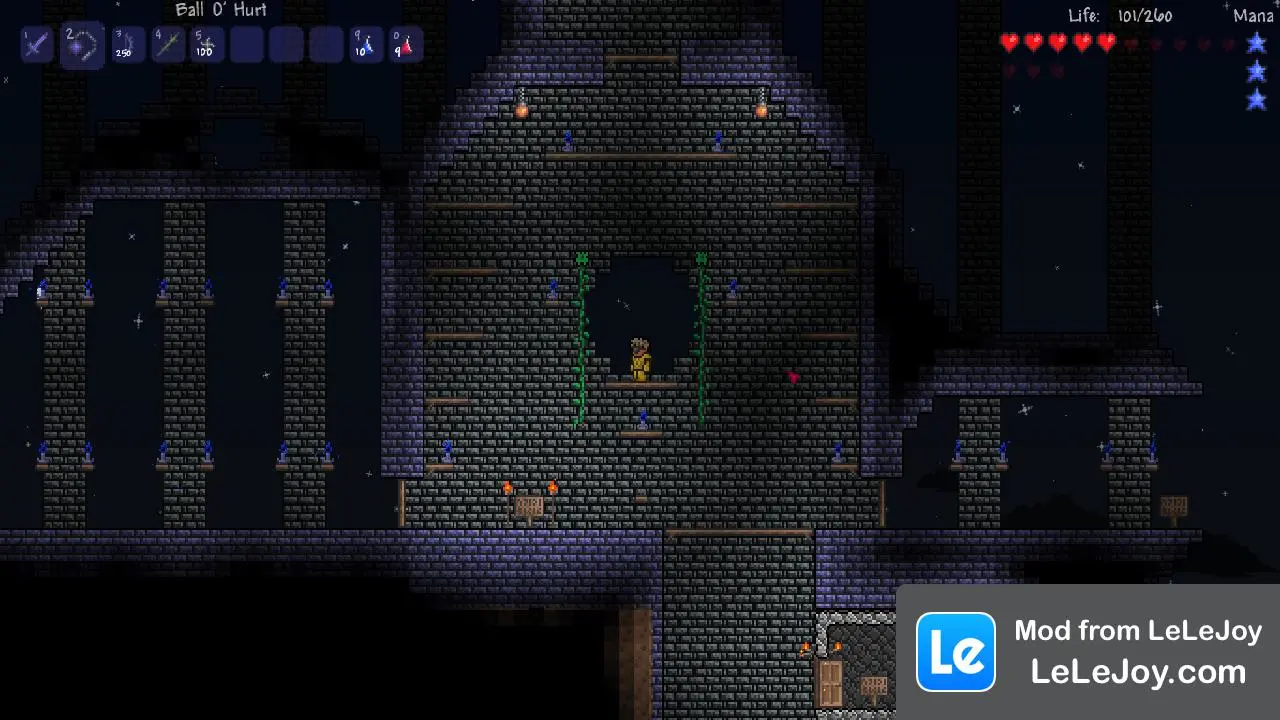Select the slot 5 stack of 100
Viewport: 1280px width, 720px height.
point(207,45)
